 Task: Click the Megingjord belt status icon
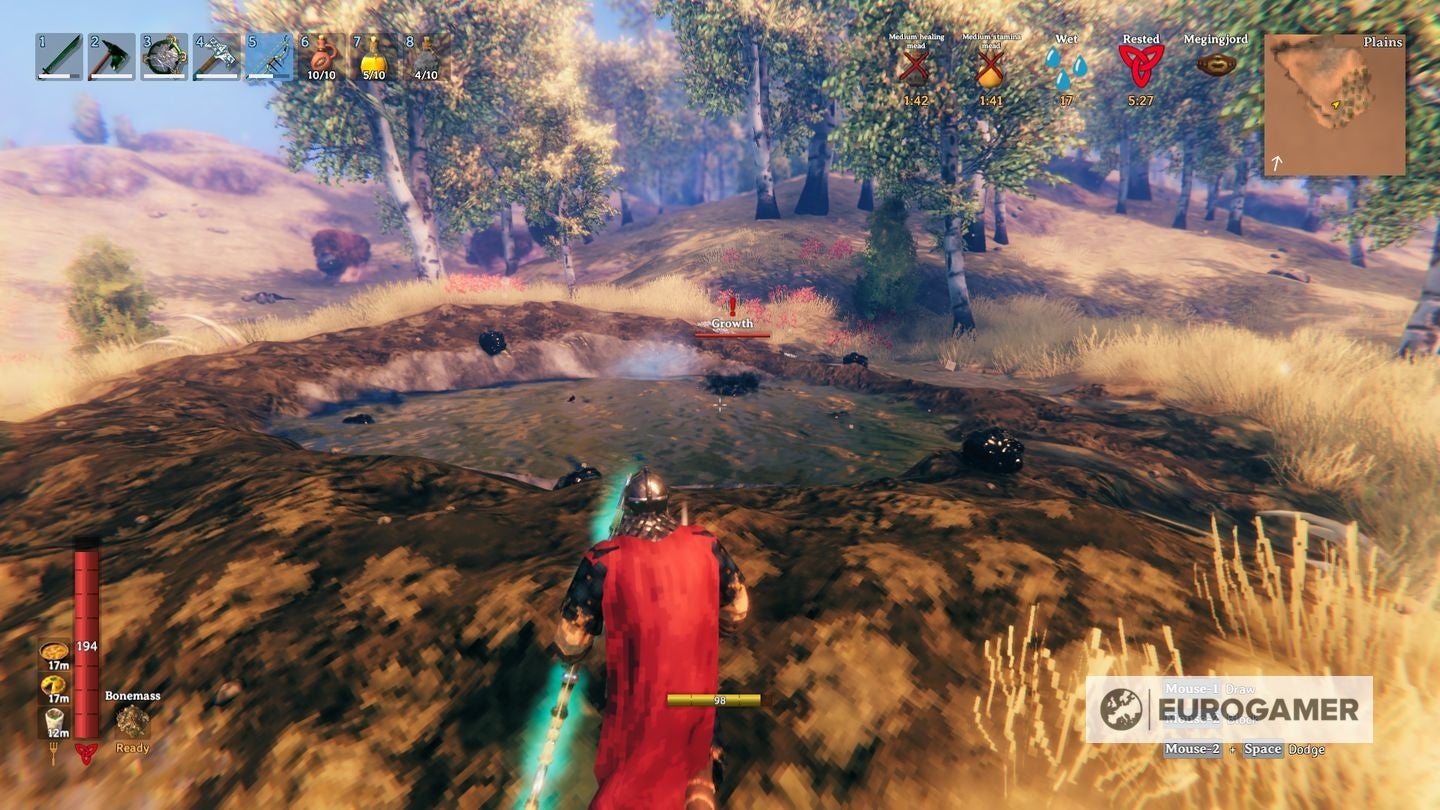click(1218, 62)
